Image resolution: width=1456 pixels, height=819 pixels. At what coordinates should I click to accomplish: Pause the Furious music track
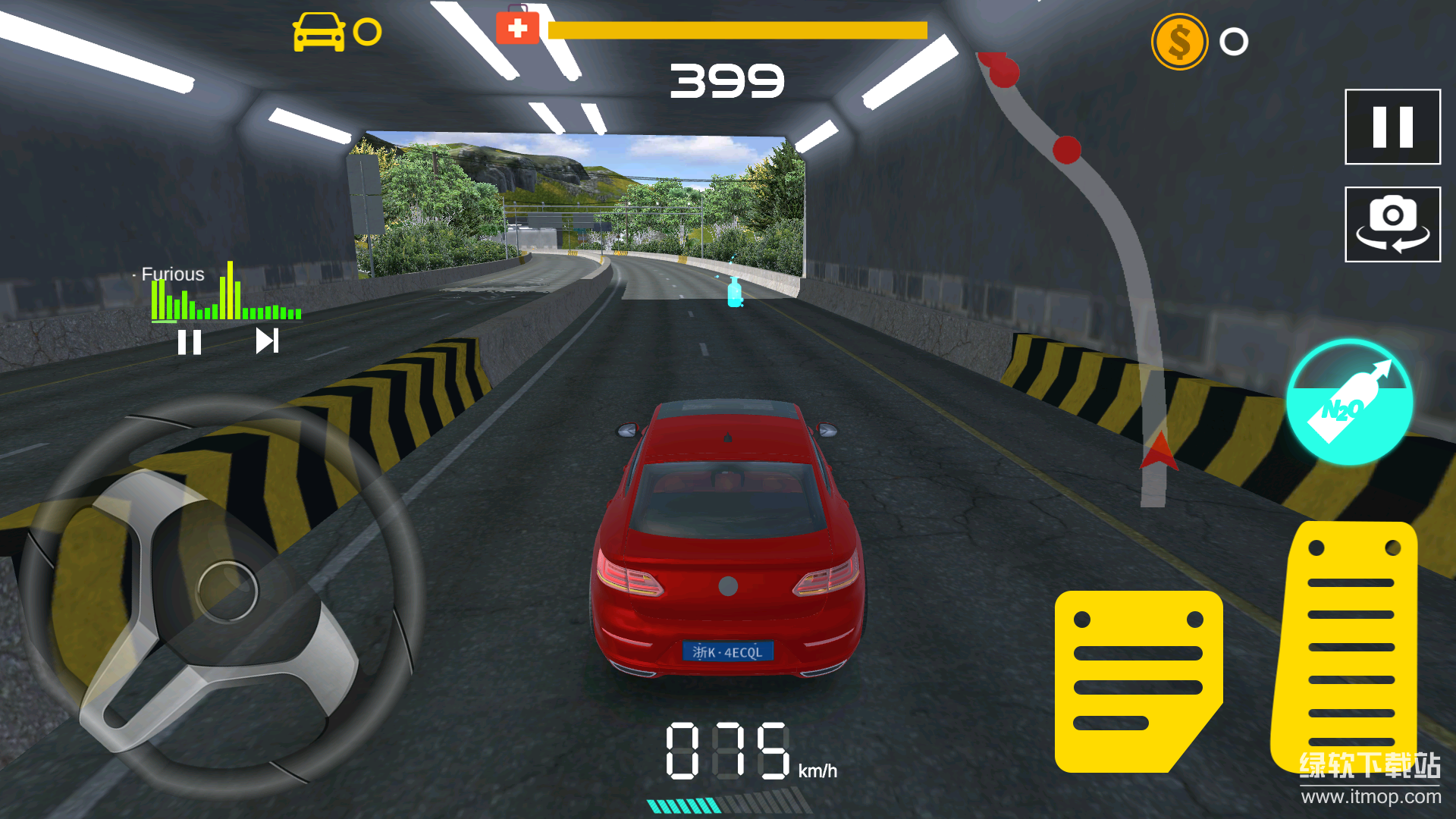tap(190, 342)
